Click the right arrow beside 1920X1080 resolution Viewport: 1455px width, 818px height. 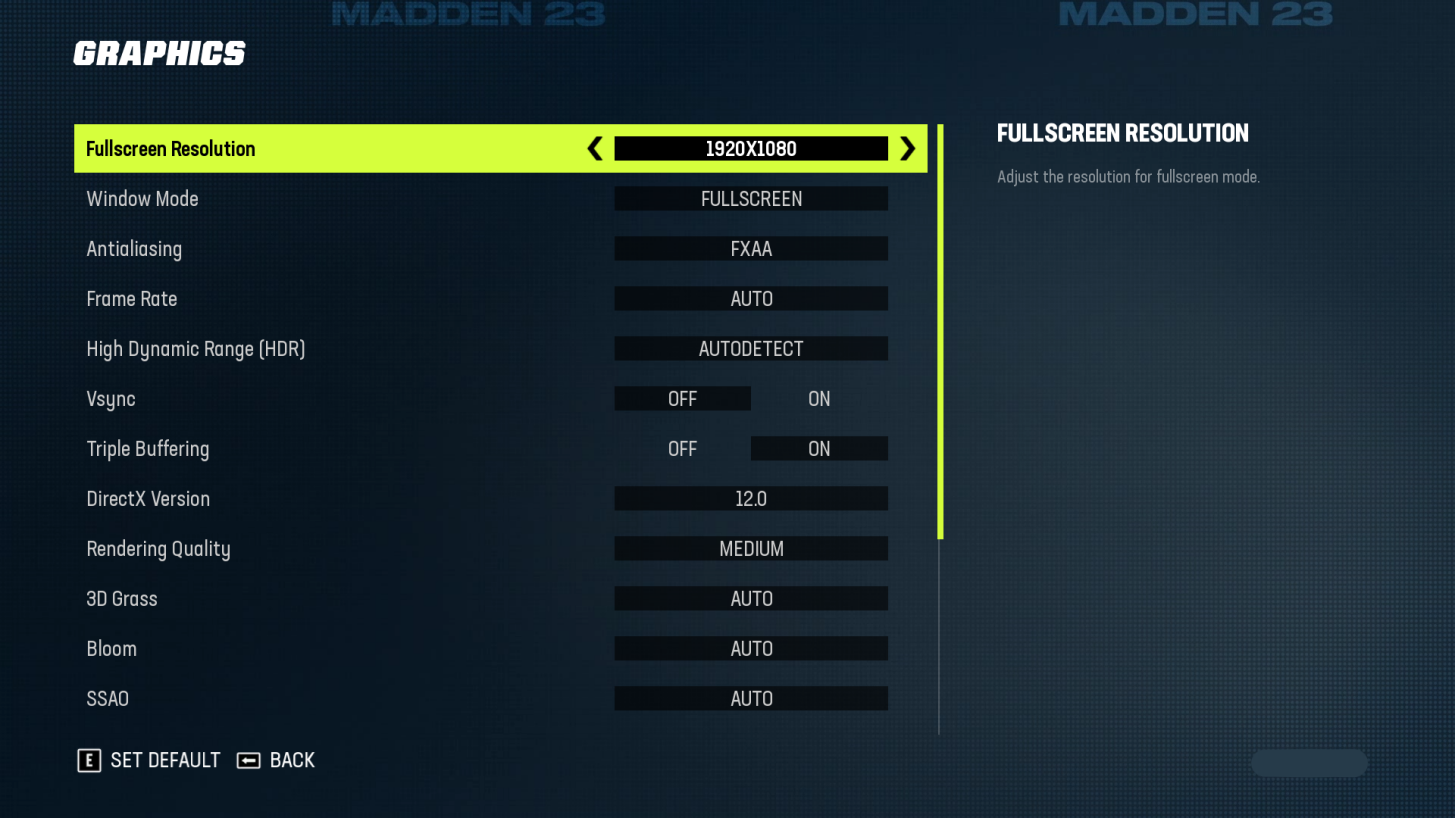(x=908, y=148)
